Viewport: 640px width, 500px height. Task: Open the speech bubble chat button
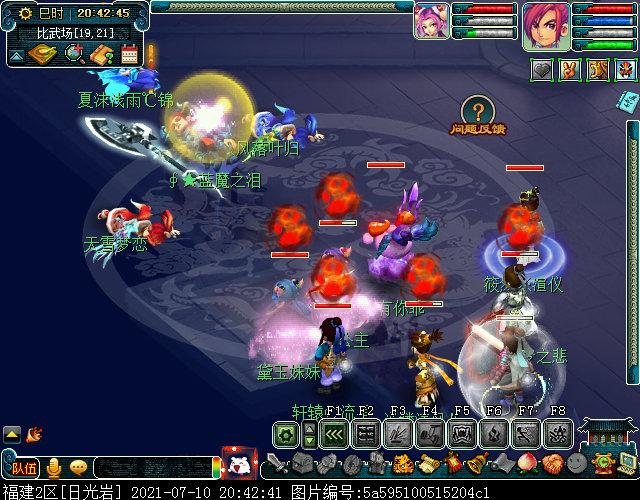78,467
